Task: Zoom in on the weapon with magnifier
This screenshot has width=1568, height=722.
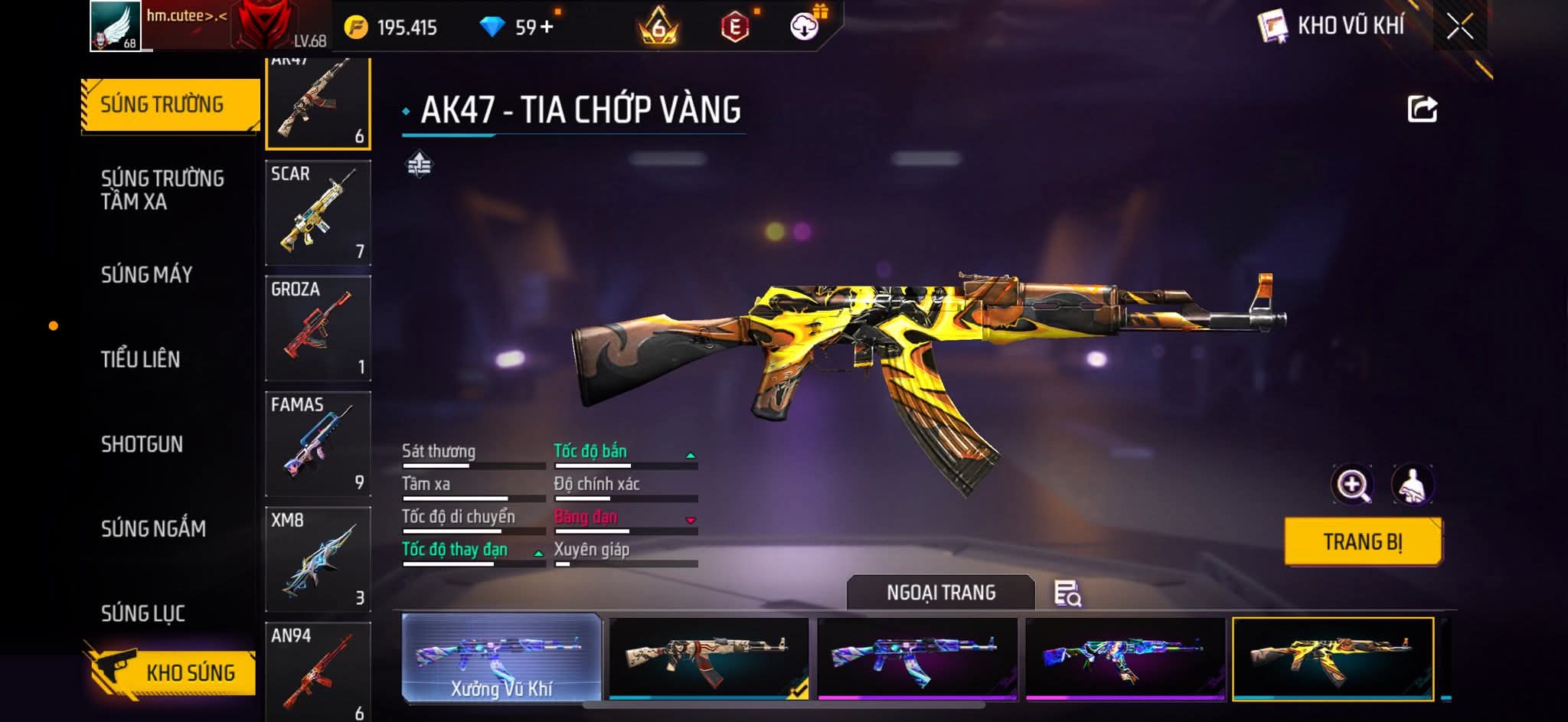Action: coord(1353,485)
